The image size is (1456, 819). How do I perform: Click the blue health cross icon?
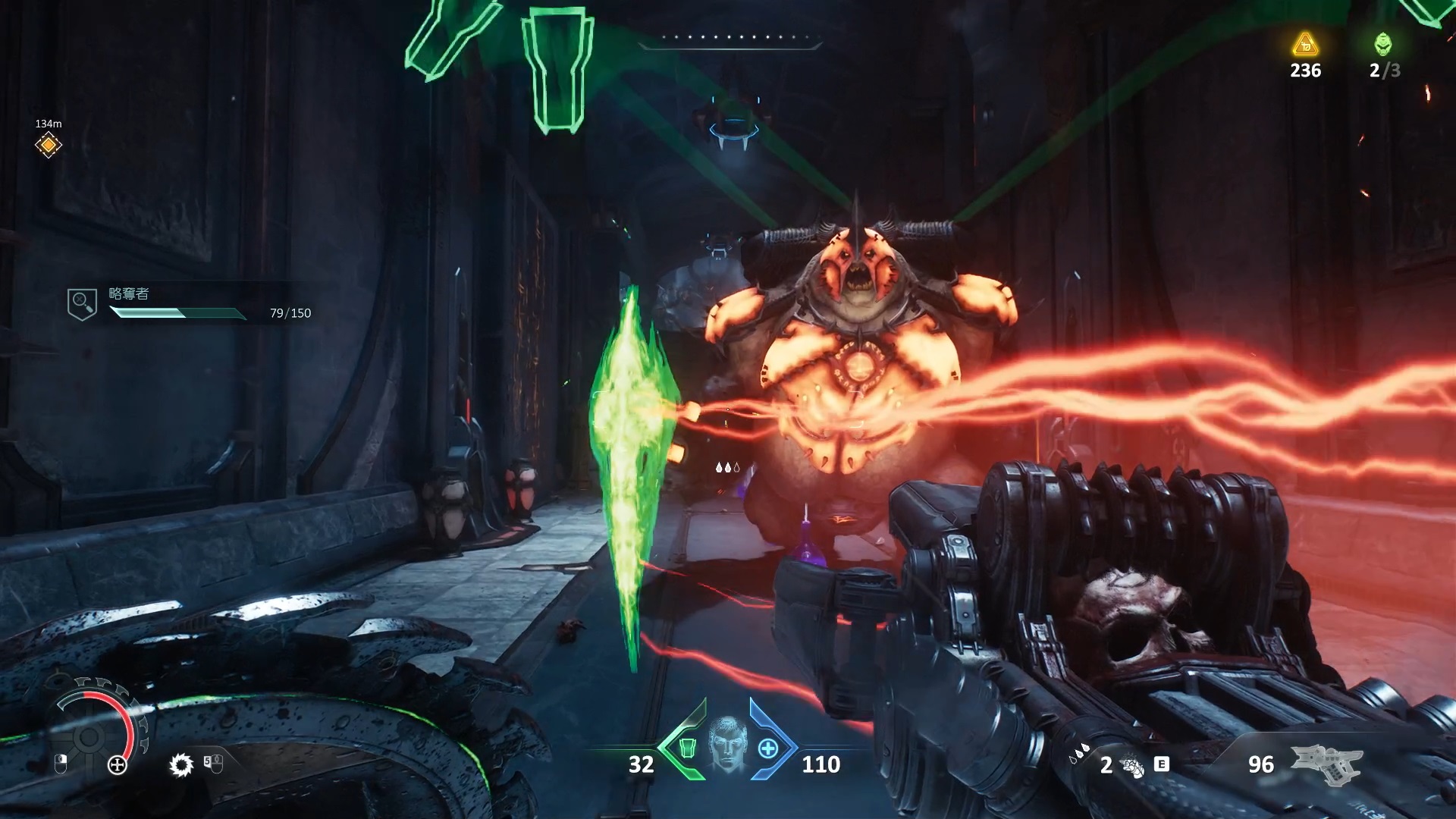pos(767,748)
